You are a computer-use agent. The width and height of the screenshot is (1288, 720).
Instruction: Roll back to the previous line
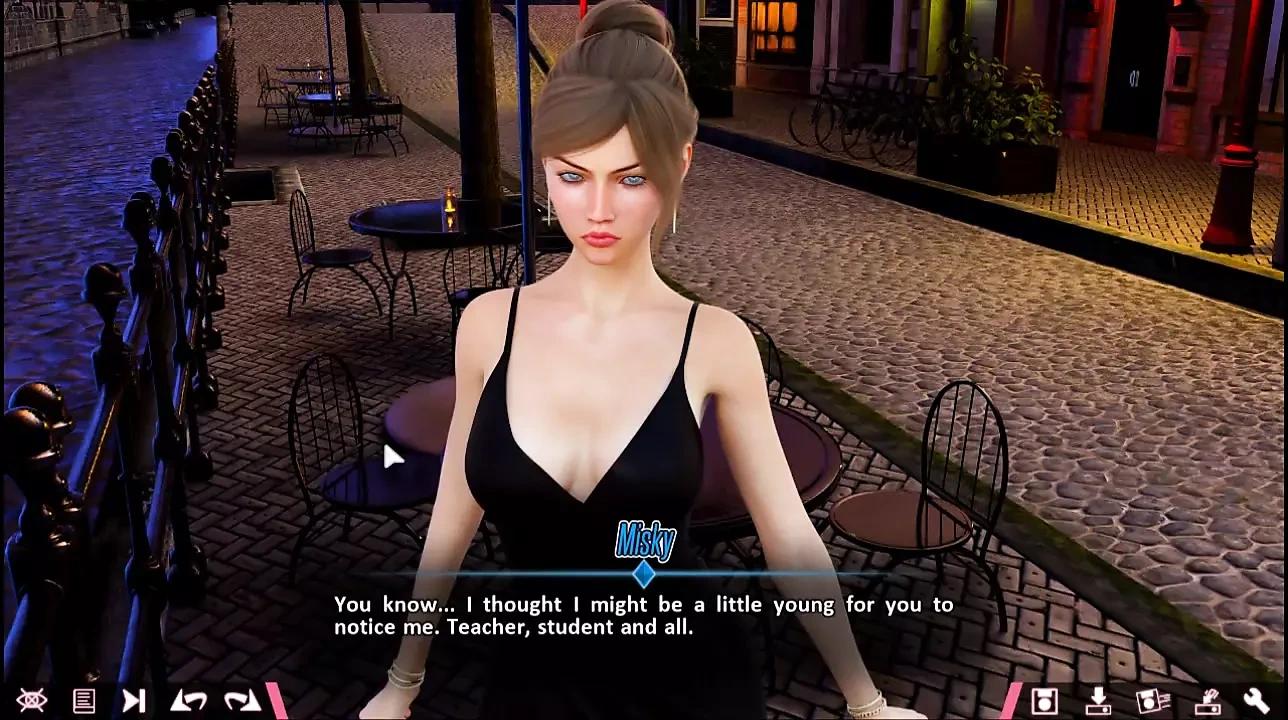(x=188, y=701)
